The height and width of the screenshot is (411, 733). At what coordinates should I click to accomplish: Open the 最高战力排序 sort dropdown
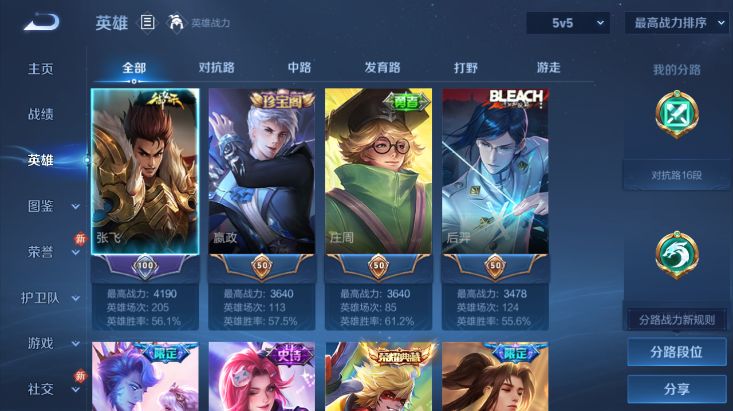click(x=677, y=22)
